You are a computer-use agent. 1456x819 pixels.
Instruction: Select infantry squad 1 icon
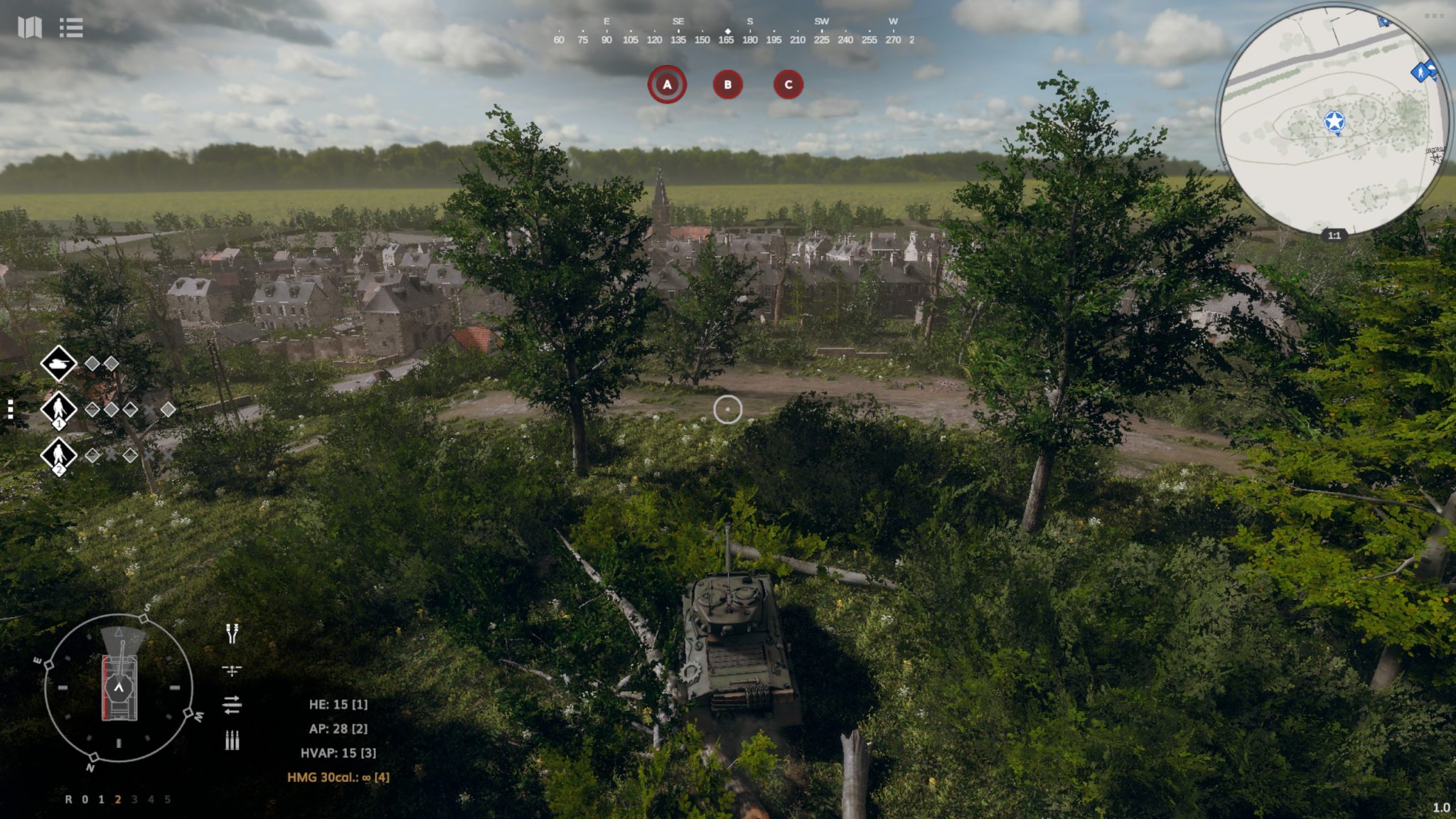[58, 409]
